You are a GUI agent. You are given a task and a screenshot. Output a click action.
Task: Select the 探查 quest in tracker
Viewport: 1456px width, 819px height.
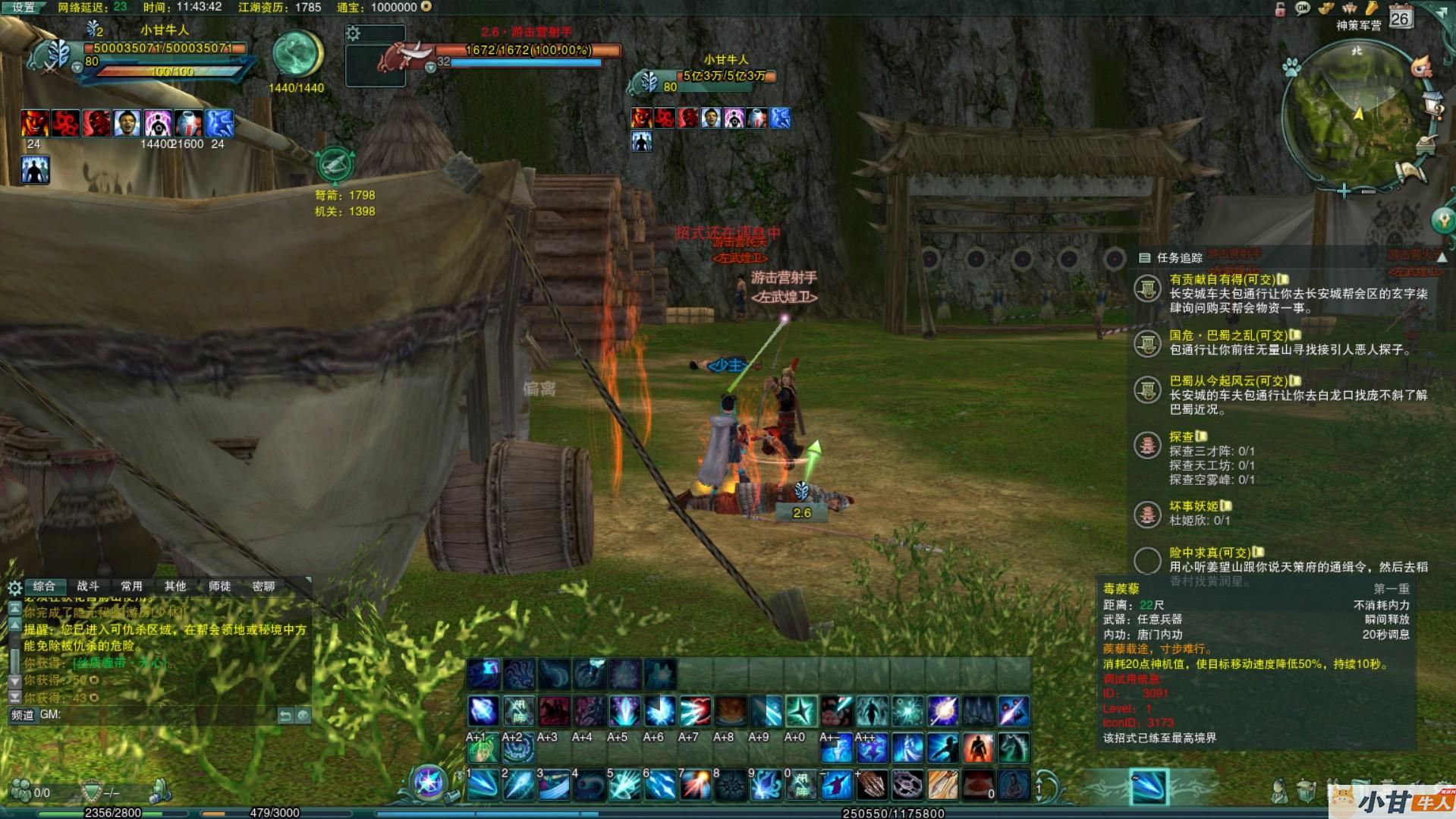tap(1181, 436)
